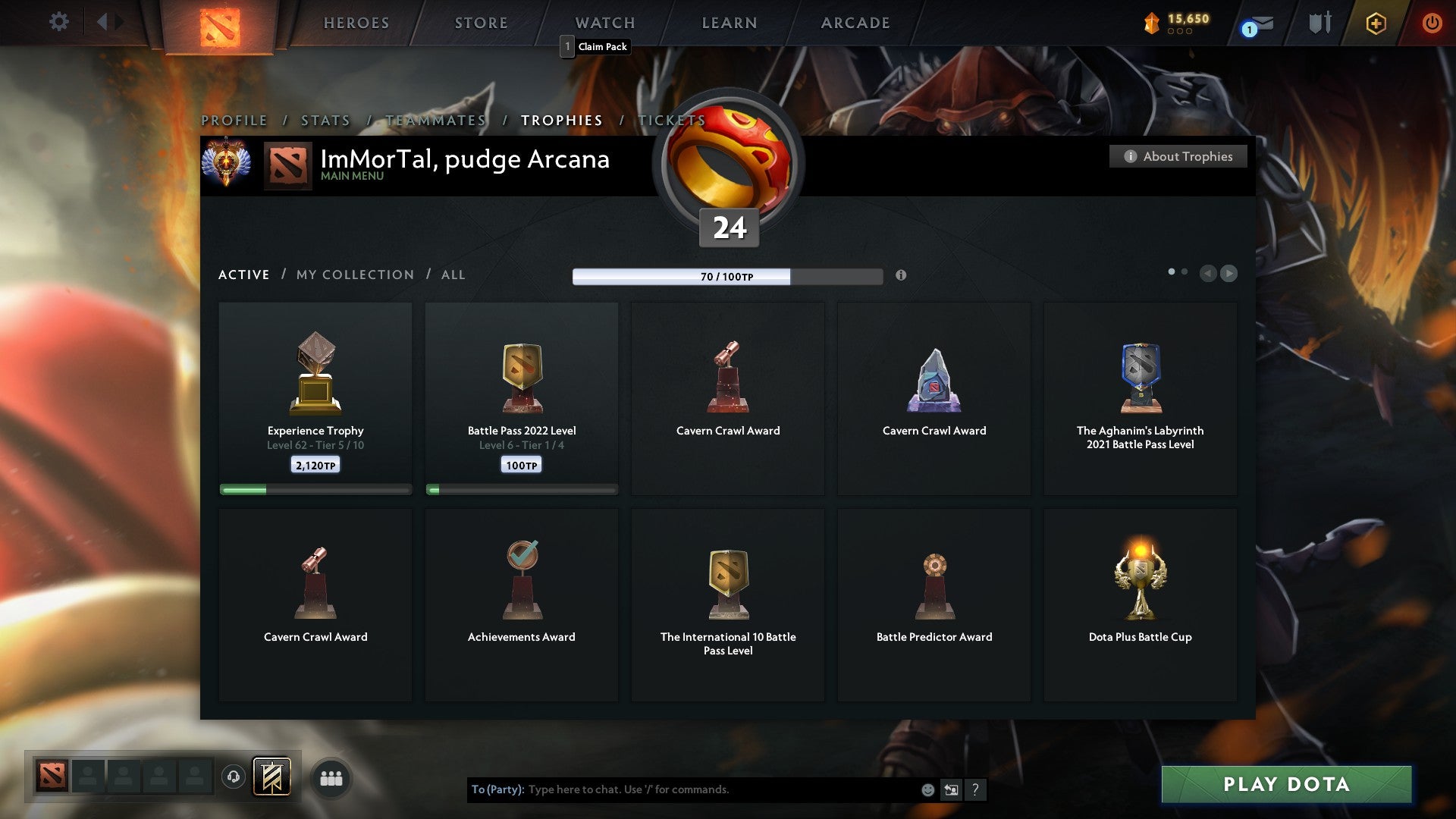
Task: Open the Store page
Action: [x=482, y=23]
